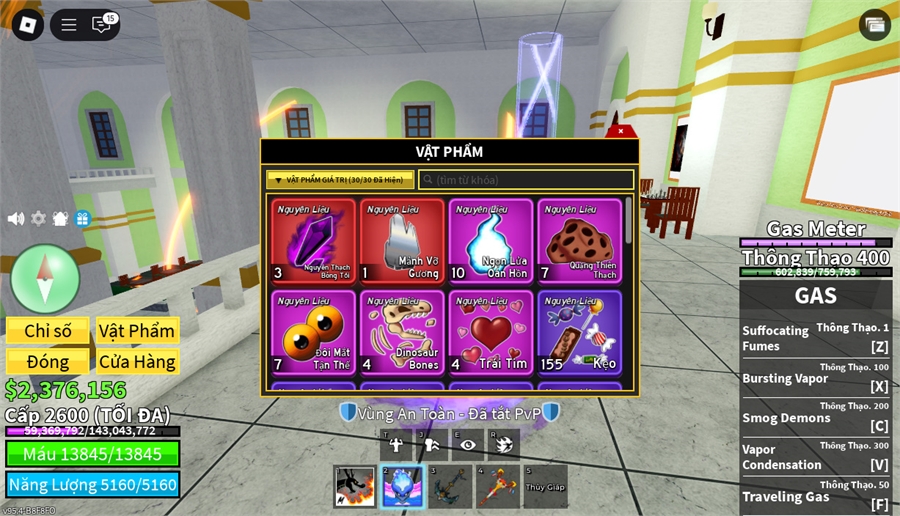The image size is (900, 516).
Task: Select the Đôi Mắt Tận Thế item
Action: [x=313, y=332]
